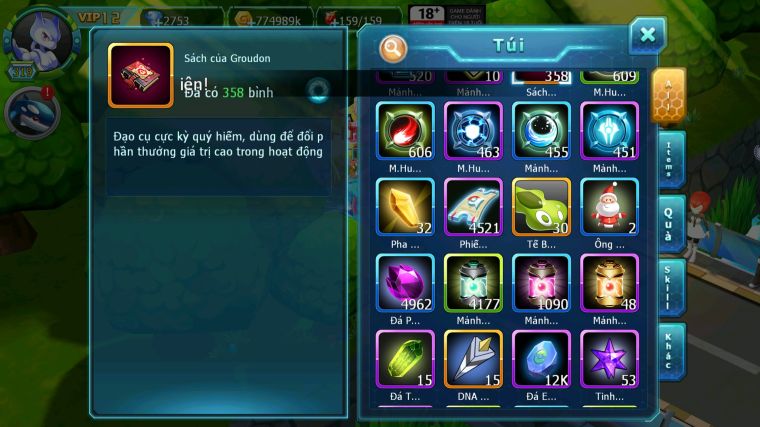Open the Kyogre icon with red alert
This screenshot has width=760, height=427.
coord(30,111)
